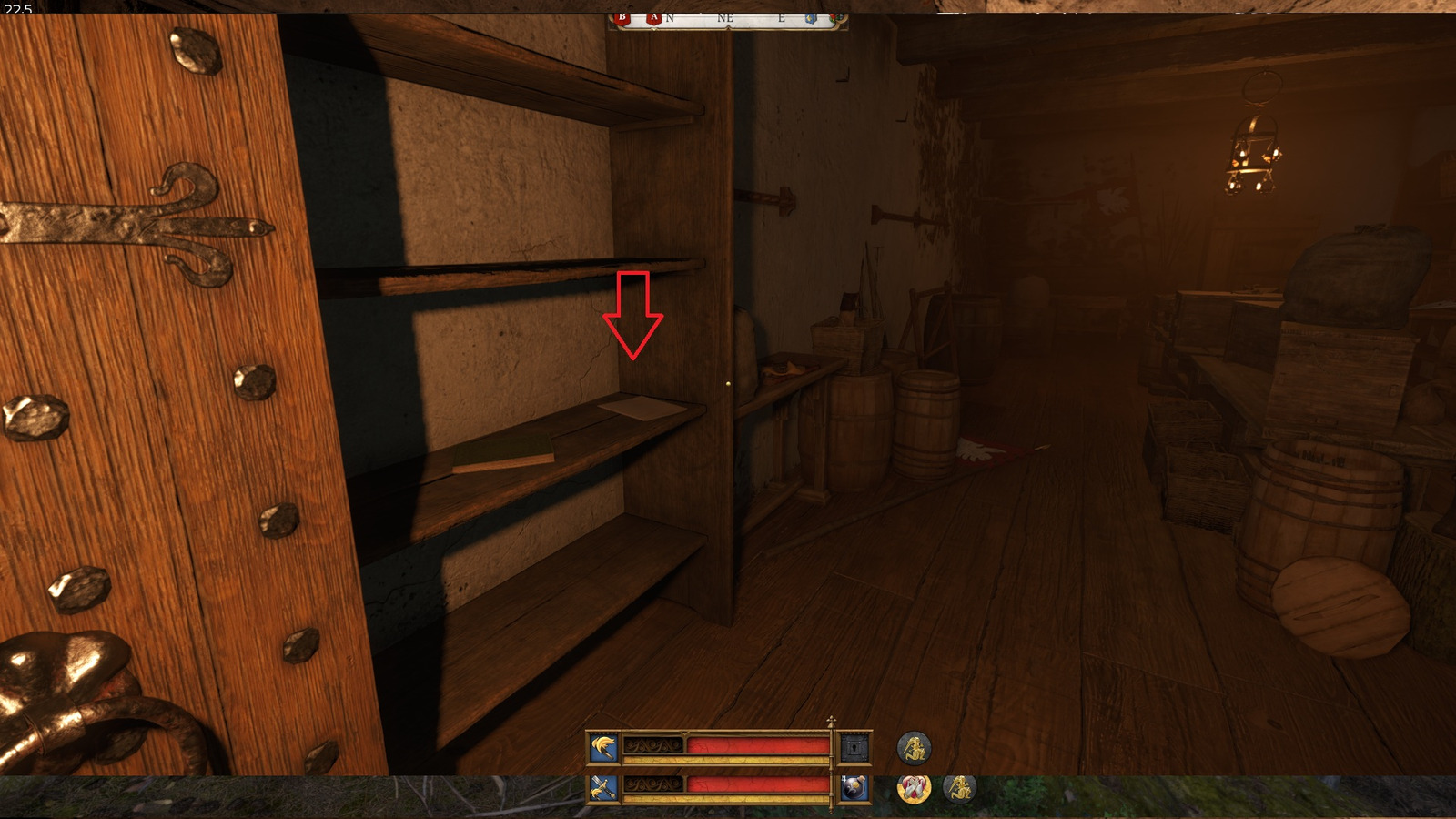Click the rightmost sprint status icon in the HUD

(962, 790)
